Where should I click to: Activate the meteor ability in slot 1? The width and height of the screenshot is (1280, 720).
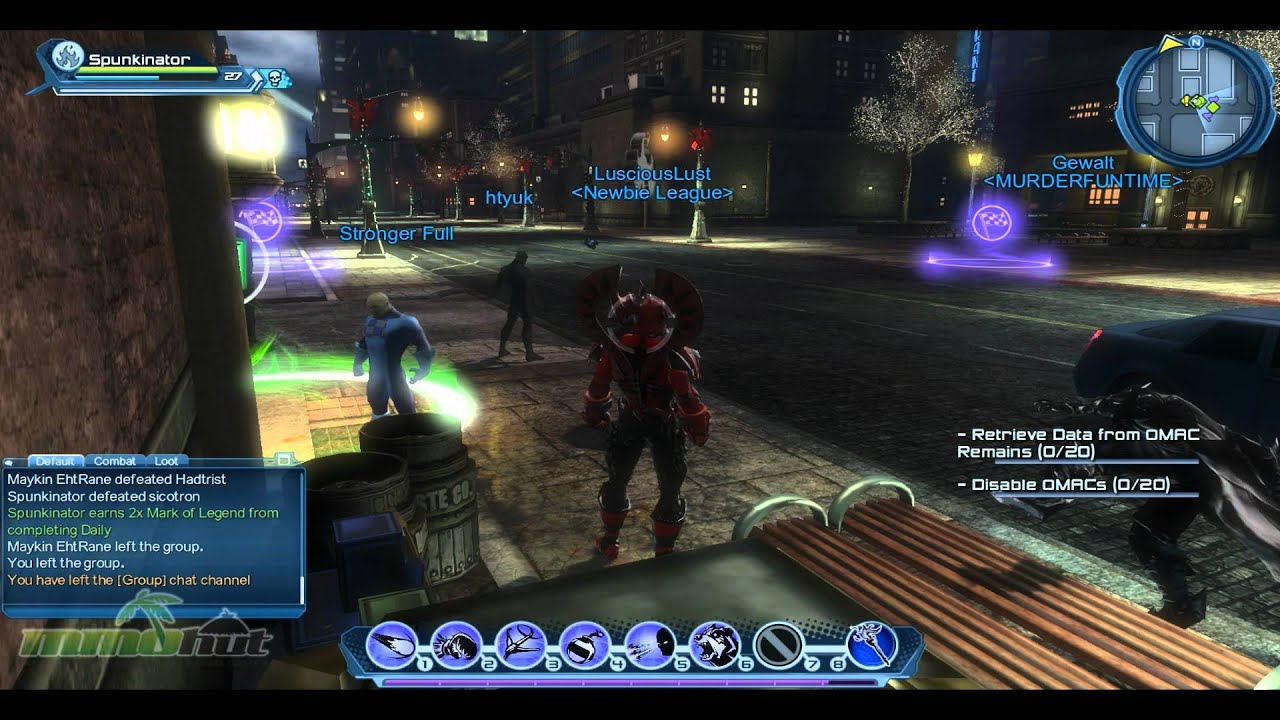coord(393,645)
